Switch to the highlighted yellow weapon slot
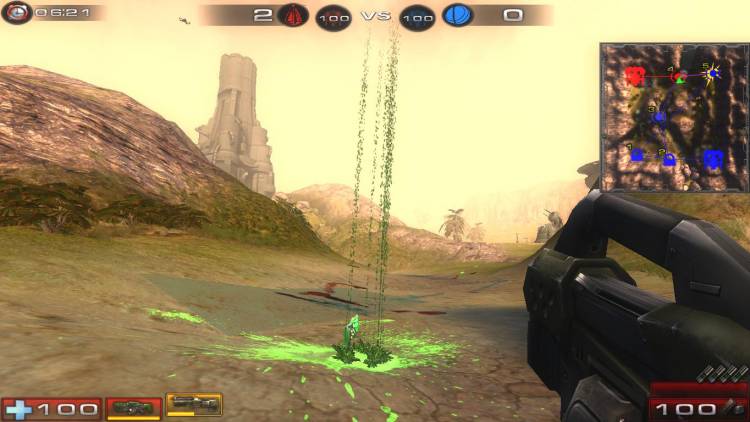The height and width of the screenshot is (422, 750). click(194, 405)
